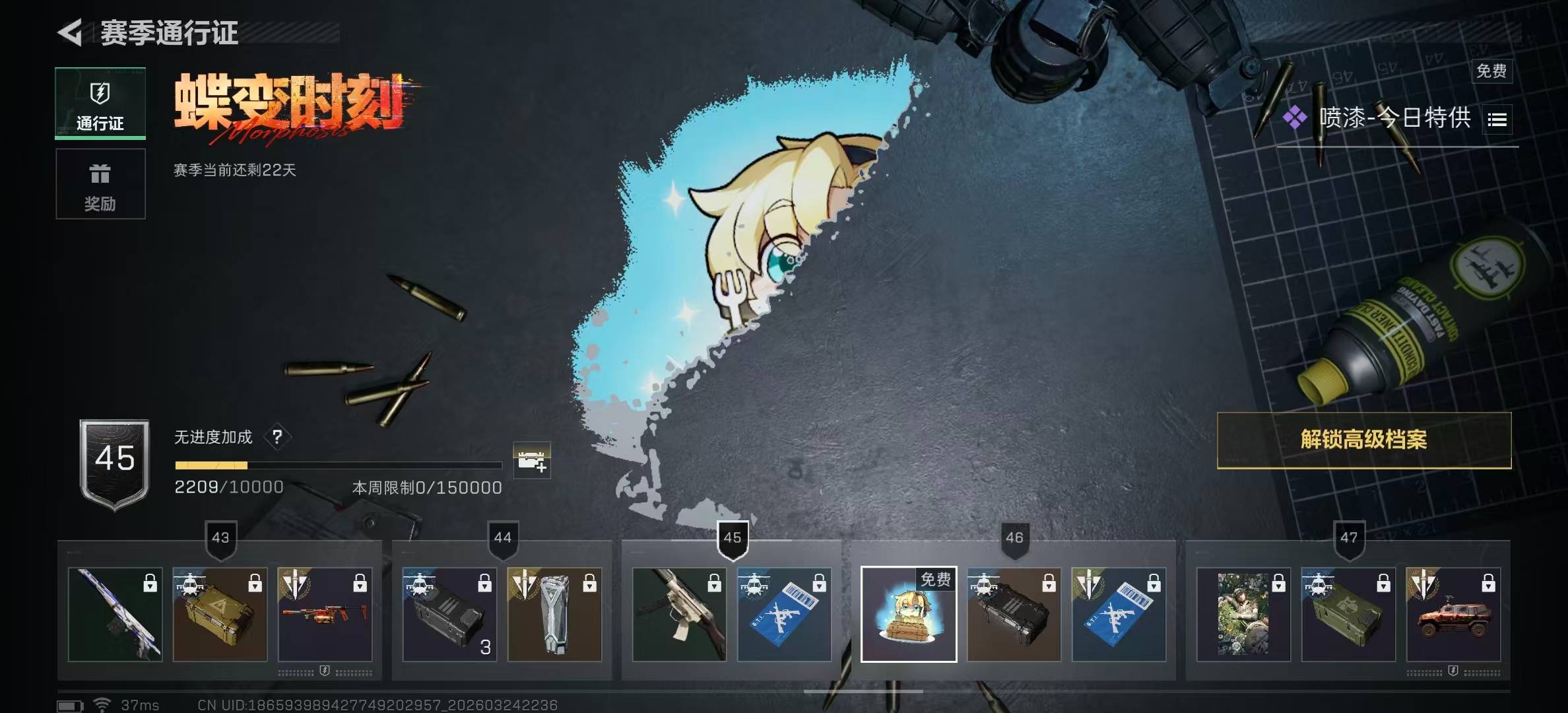Viewport: 1568px width, 713px height.
Task: Select the free chibi girl spray reward
Action: 908,614
